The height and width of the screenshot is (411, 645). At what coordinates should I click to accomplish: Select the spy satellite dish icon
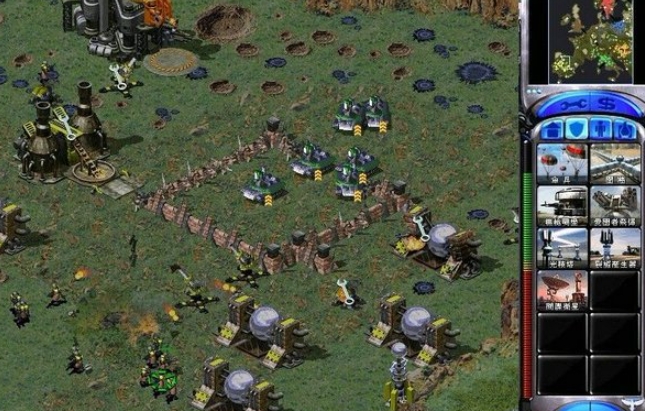tap(562, 290)
